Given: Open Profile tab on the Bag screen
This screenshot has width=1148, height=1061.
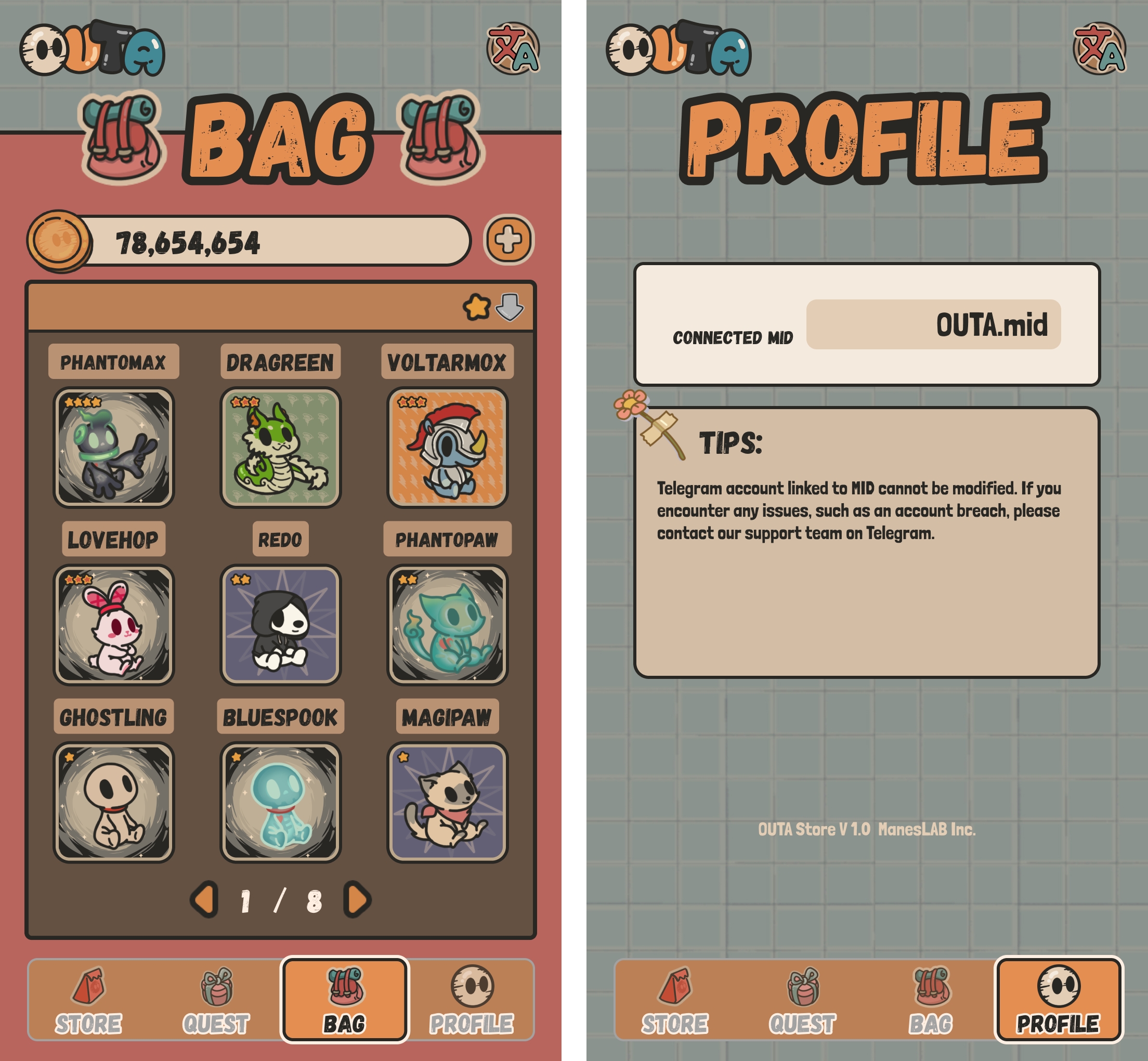Looking at the screenshot, I should pos(472,1001).
